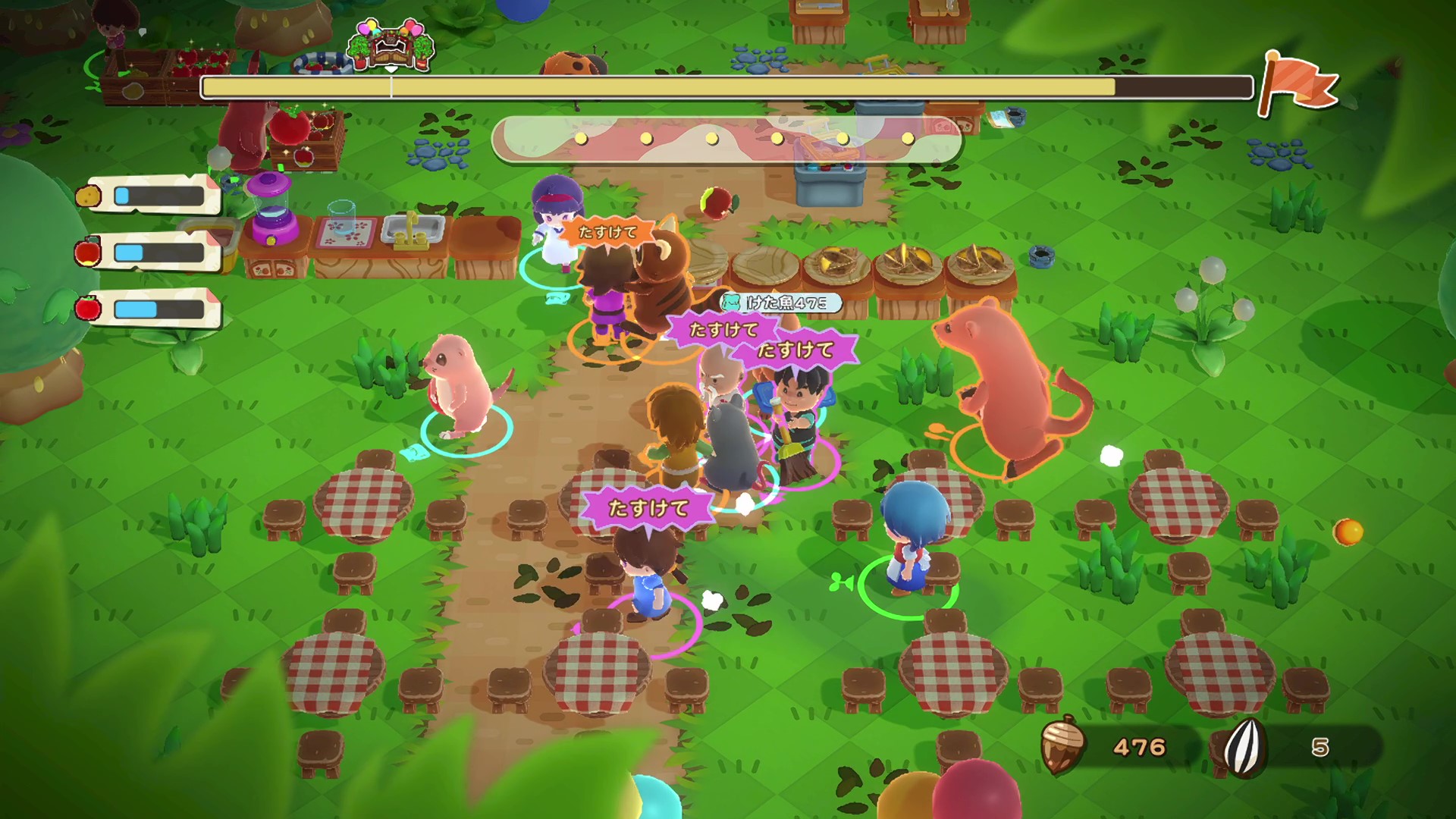The width and height of the screenshot is (1456, 819).
Task: Click the restaurant marker on the progress bar
Action: click(391, 47)
